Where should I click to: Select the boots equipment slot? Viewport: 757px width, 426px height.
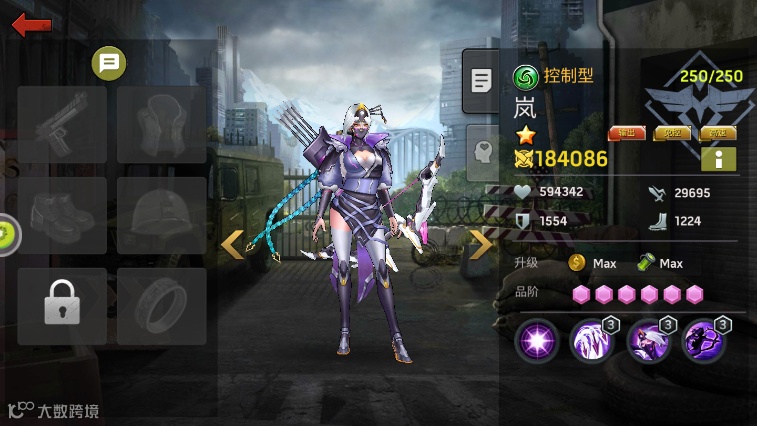62,215
